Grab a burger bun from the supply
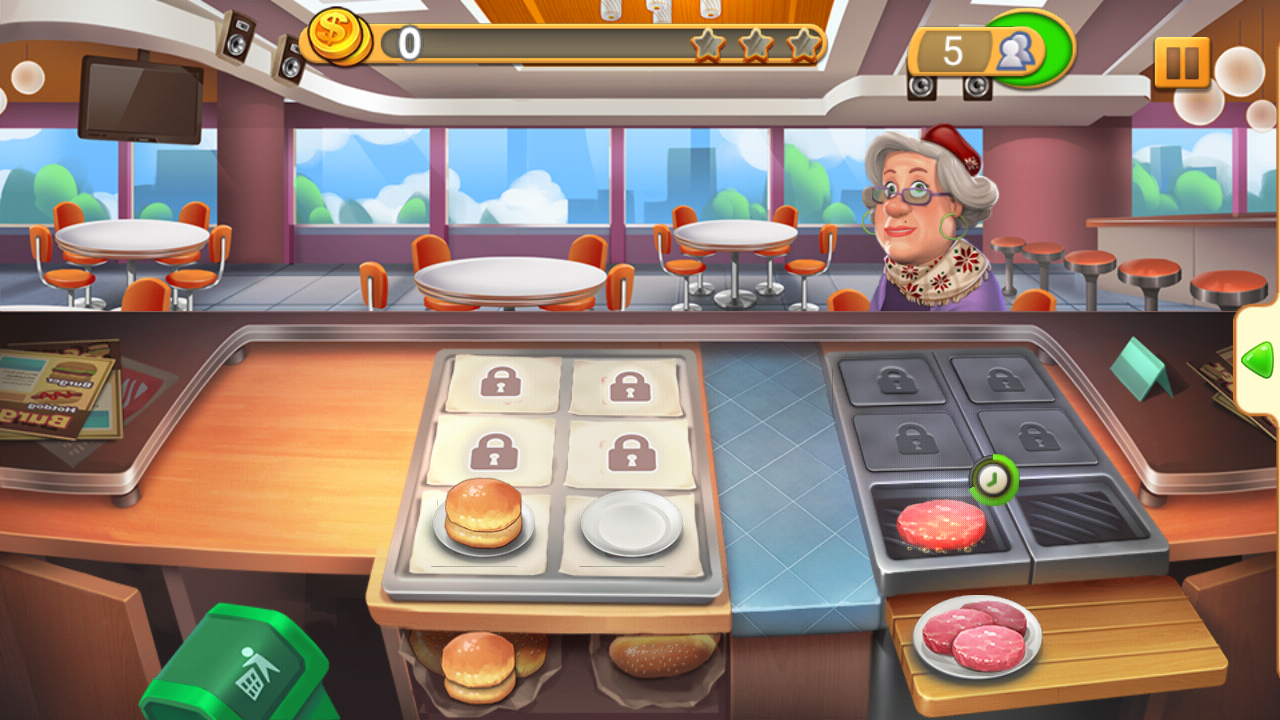The image size is (1280, 720). click(479, 663)
